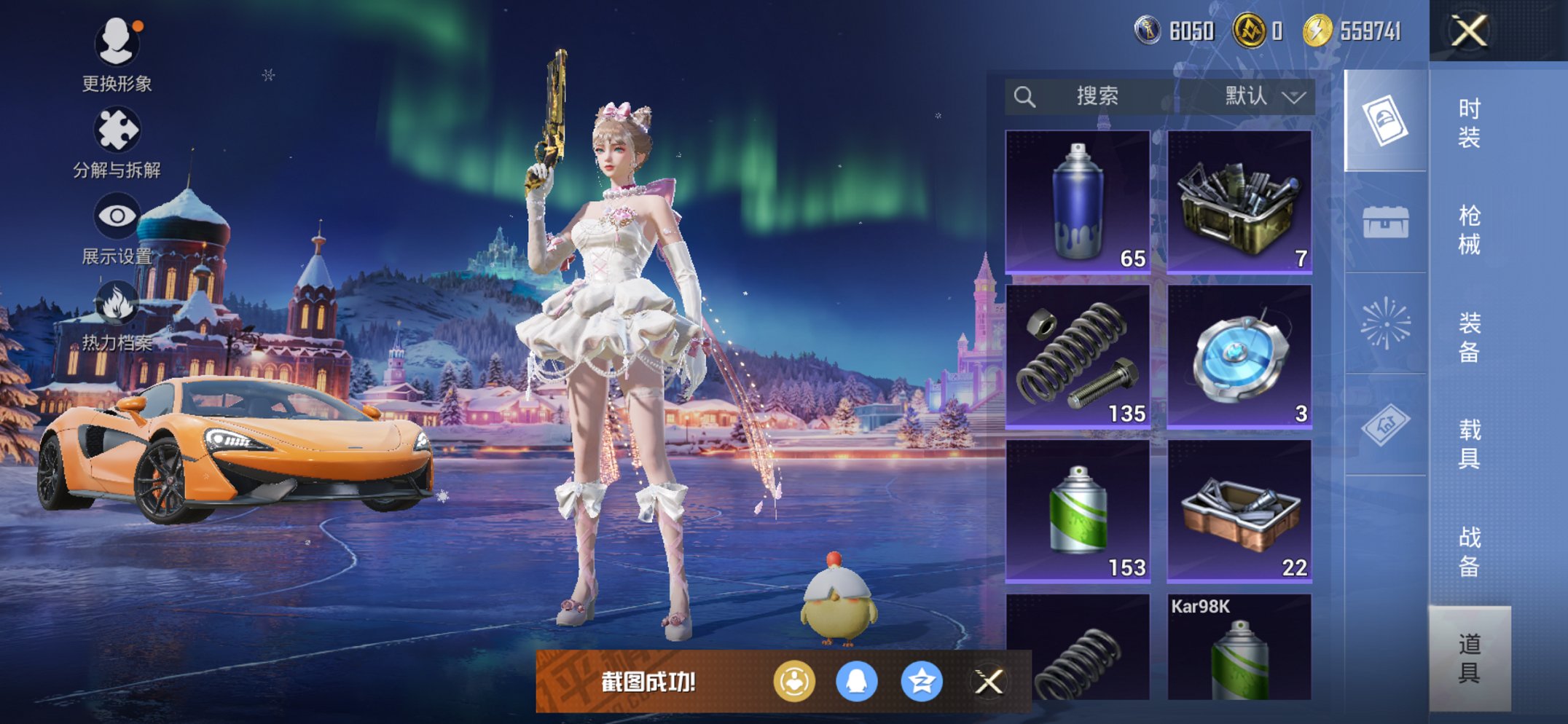Open 热力档案 flame archive
This screenshot has height=724, width=1568.
pyautogui.click(x=117, y=315)
